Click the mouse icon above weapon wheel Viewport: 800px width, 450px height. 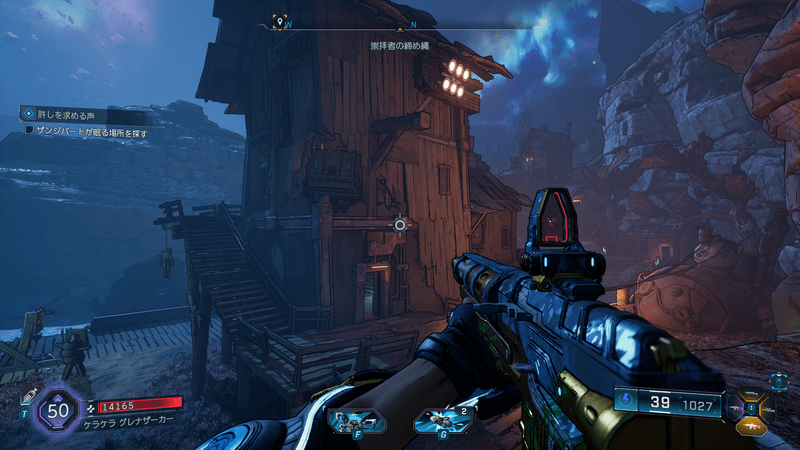pos(779,380)
